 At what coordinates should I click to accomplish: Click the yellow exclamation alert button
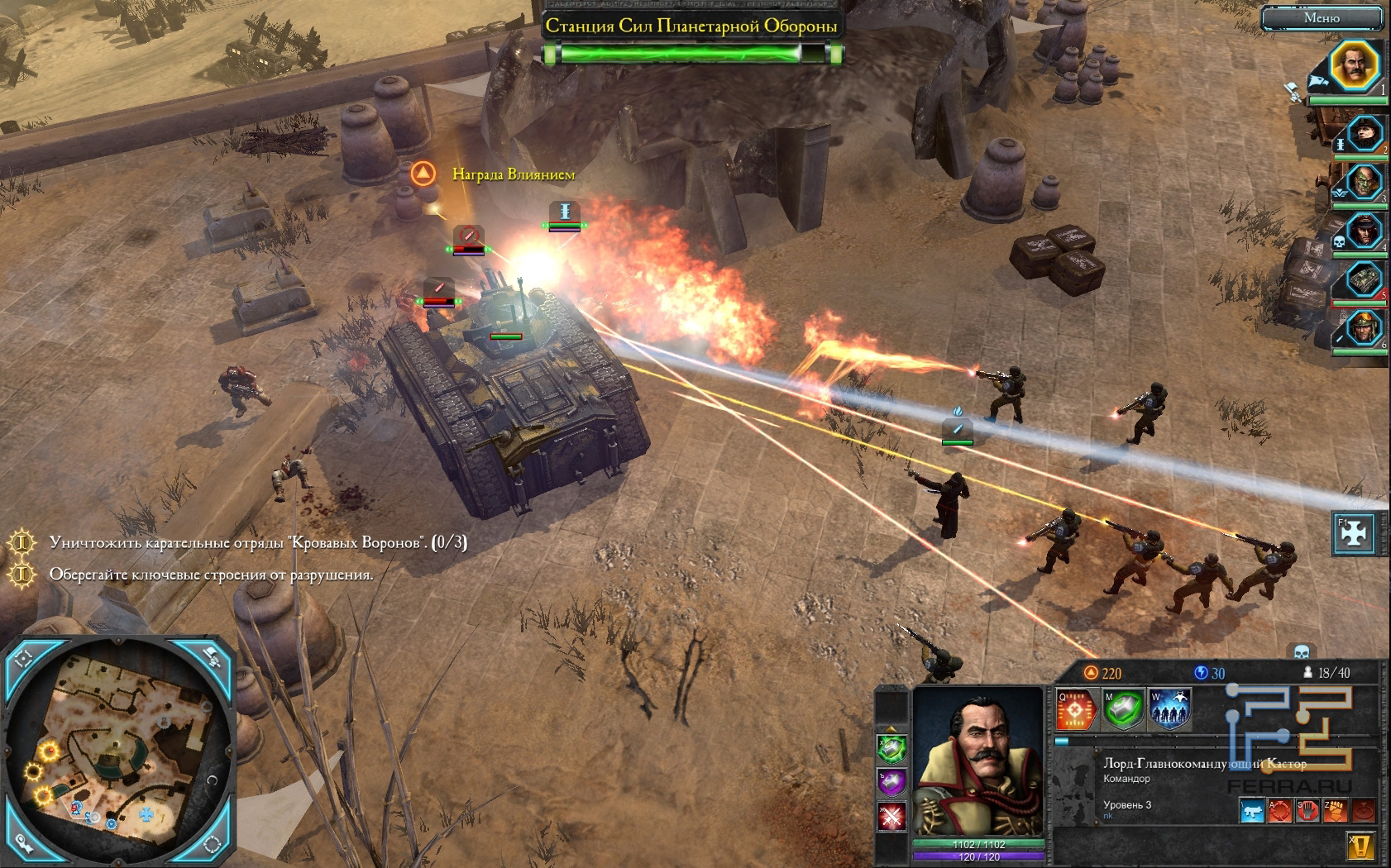point(1361,847)
